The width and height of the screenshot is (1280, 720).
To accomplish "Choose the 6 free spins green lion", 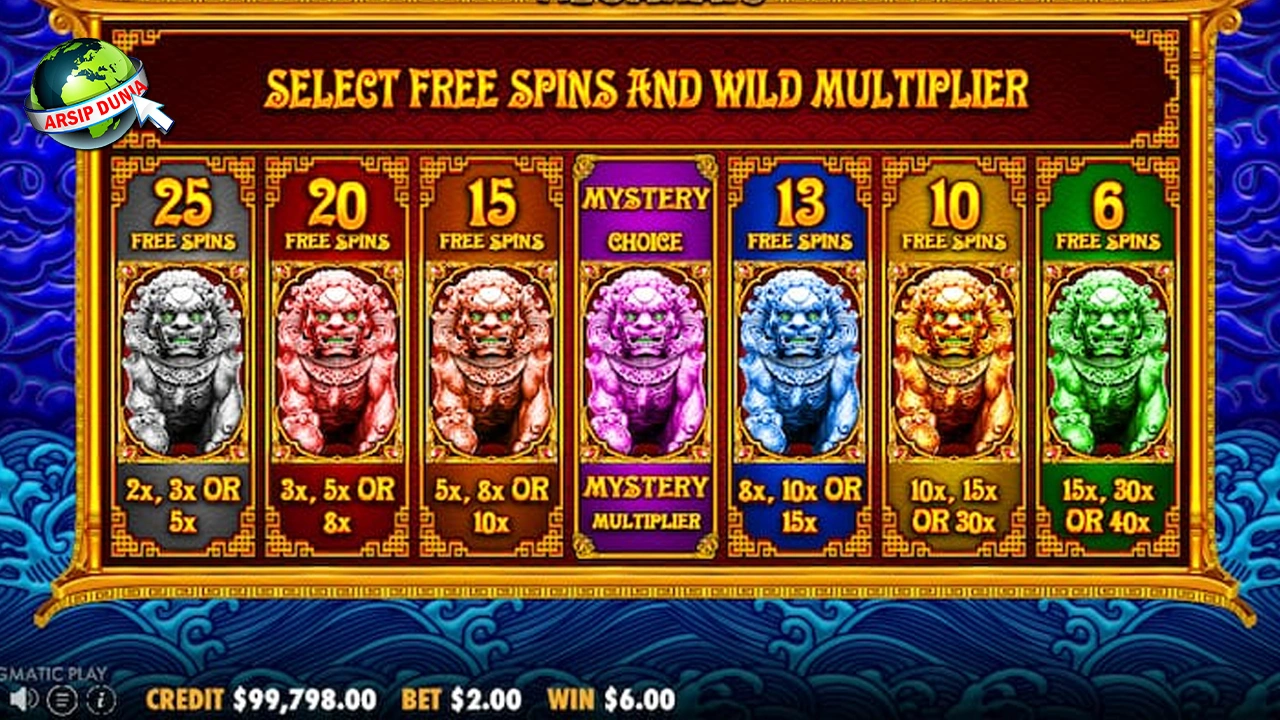I will pyautogui.click(x=1107, y=357).
